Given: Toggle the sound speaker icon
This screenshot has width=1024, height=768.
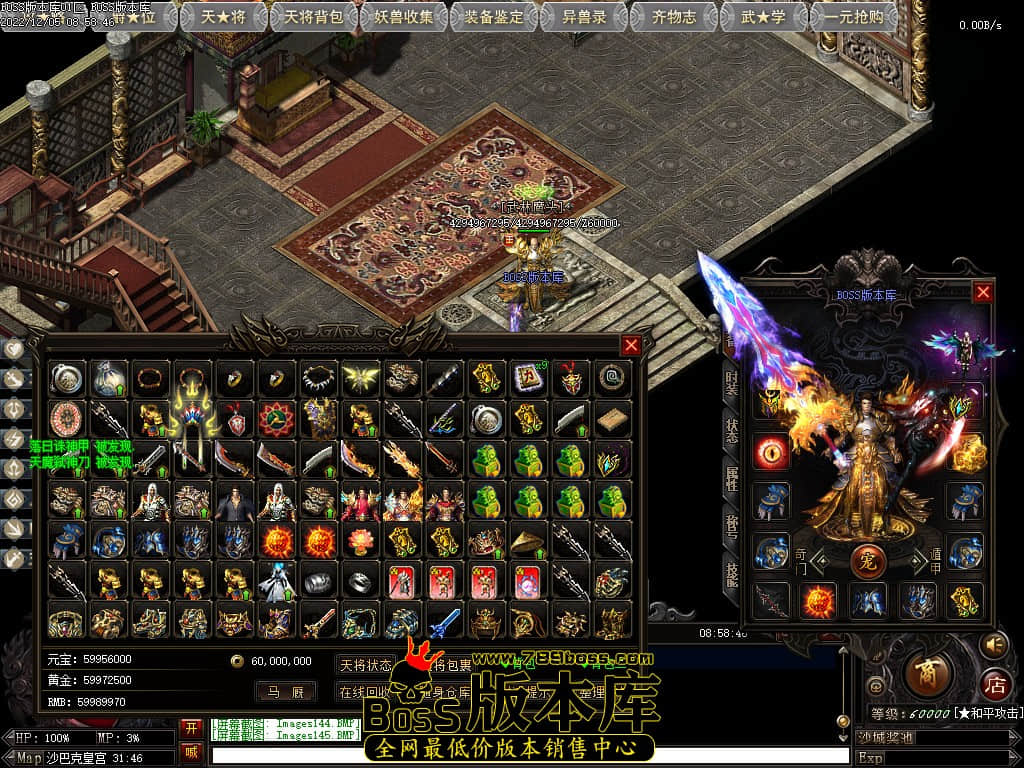Looking at the screenshot, I should 993,644.
